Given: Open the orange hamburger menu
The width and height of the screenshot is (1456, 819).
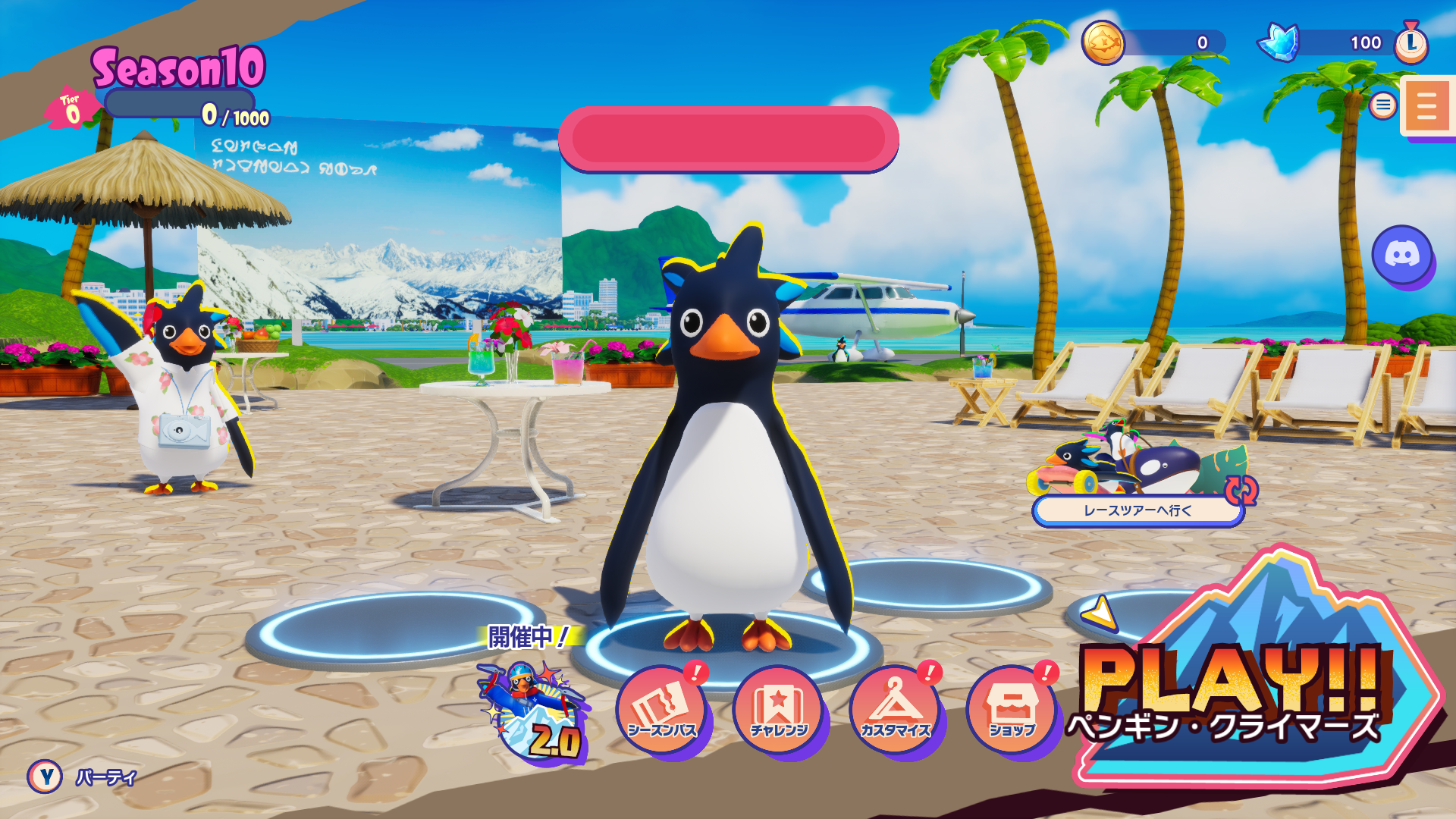Looking at the screenshot, I should point(1426,106).
